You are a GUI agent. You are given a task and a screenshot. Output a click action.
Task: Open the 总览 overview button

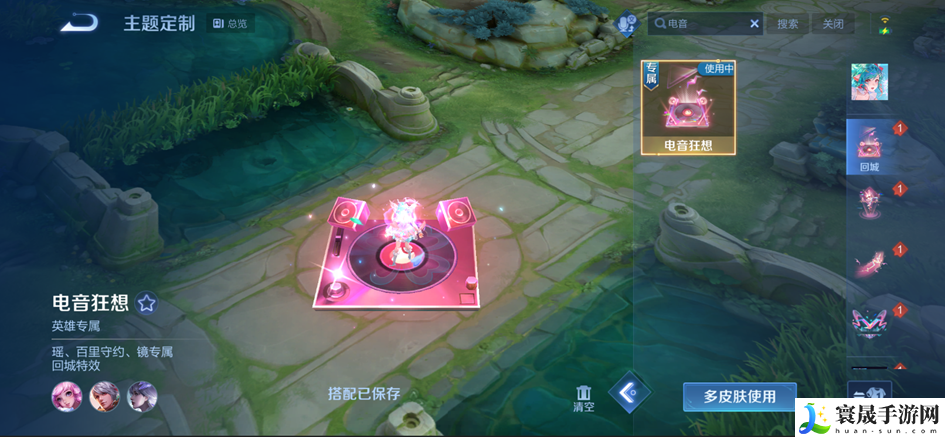point(231,23)
